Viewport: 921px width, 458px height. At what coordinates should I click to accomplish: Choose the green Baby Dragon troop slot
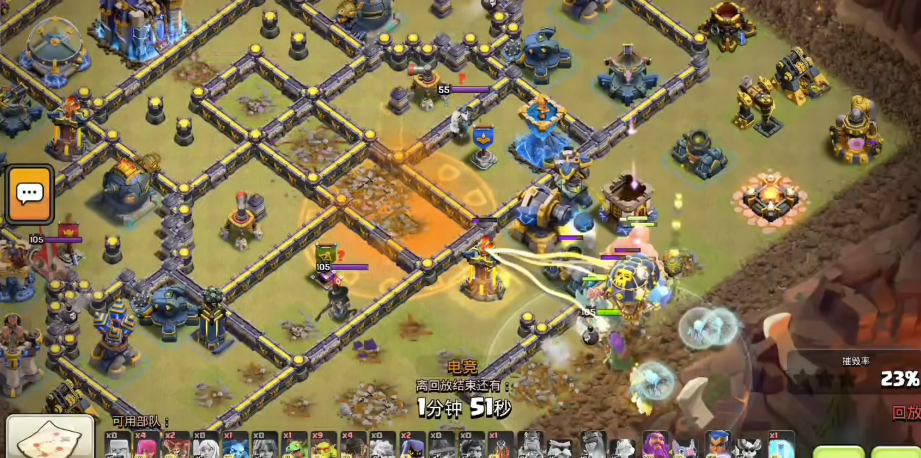(x=296, y=446)
